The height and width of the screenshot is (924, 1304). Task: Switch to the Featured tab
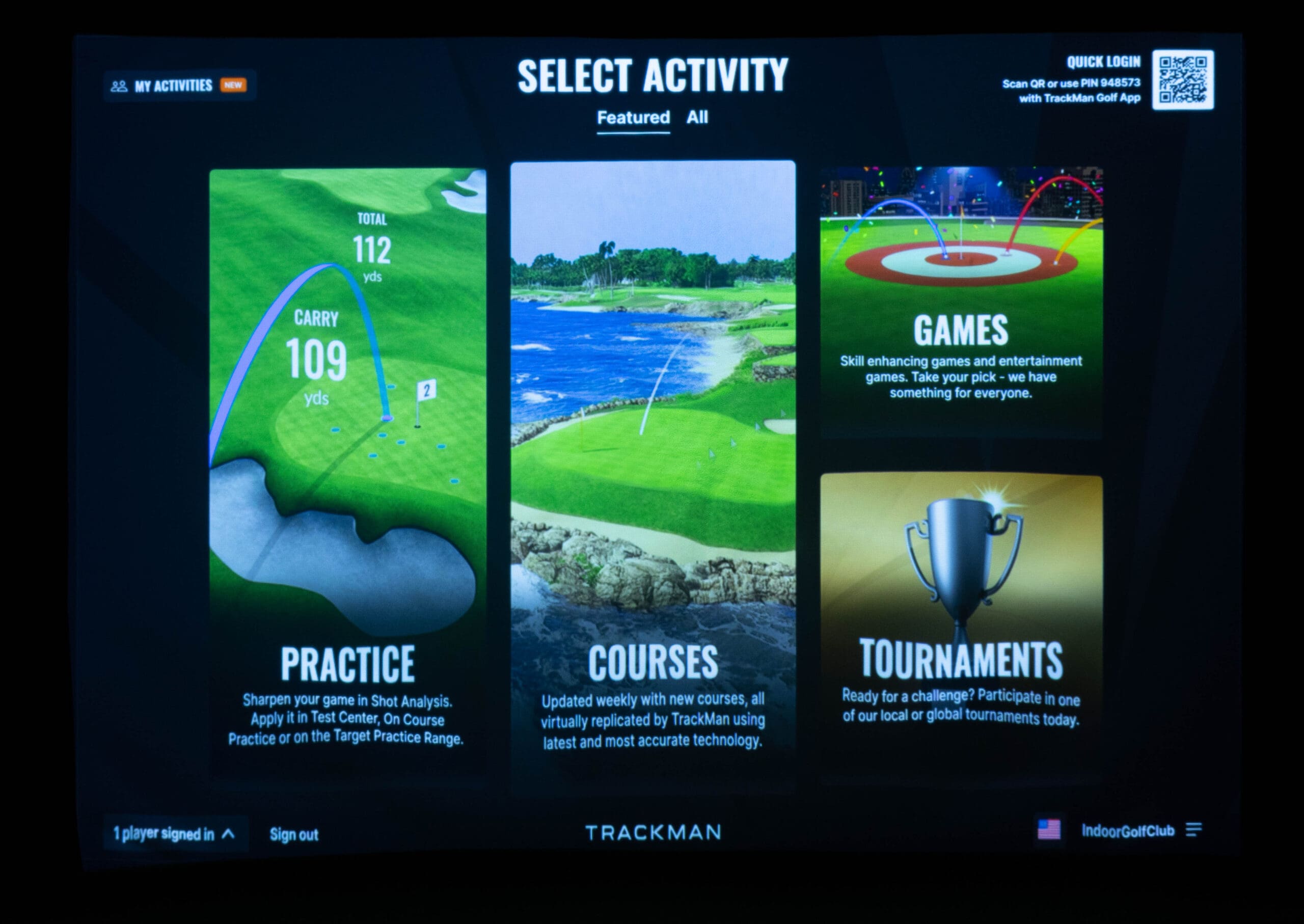pyautogui.click(x=633, y=118)
